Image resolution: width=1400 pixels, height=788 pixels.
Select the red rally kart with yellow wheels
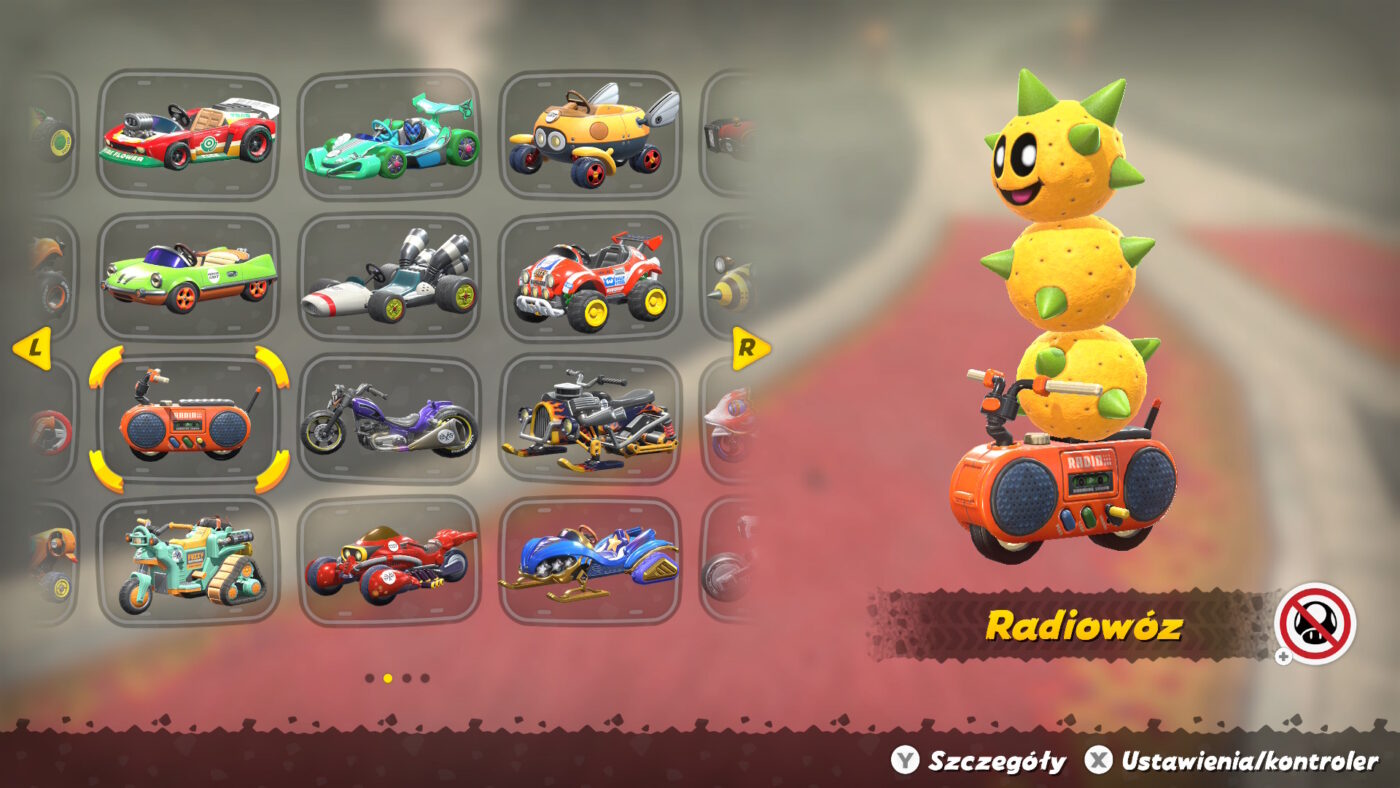(593, 280)
